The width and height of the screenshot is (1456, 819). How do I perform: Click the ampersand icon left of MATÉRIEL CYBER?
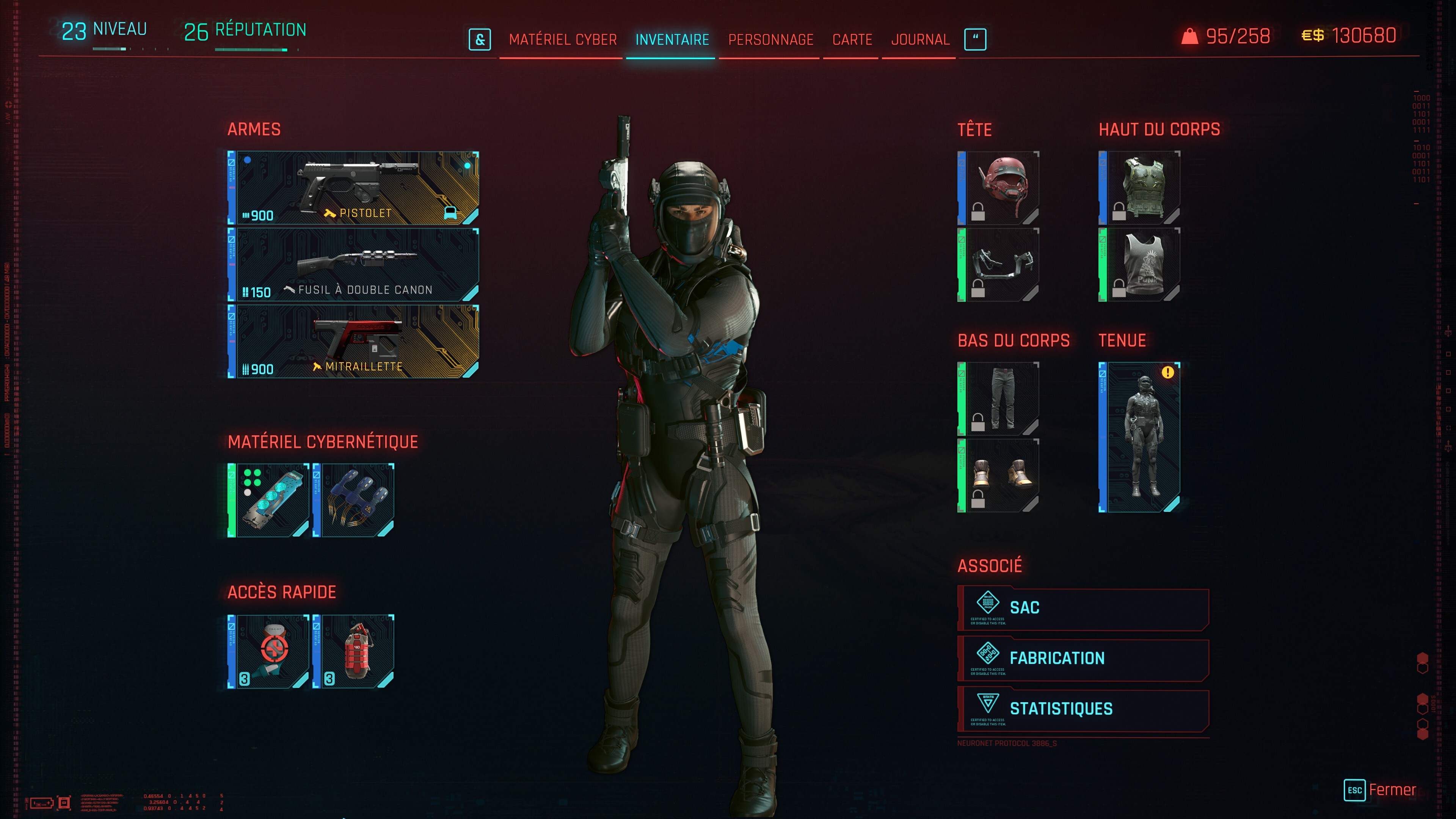tap(480, 39)
